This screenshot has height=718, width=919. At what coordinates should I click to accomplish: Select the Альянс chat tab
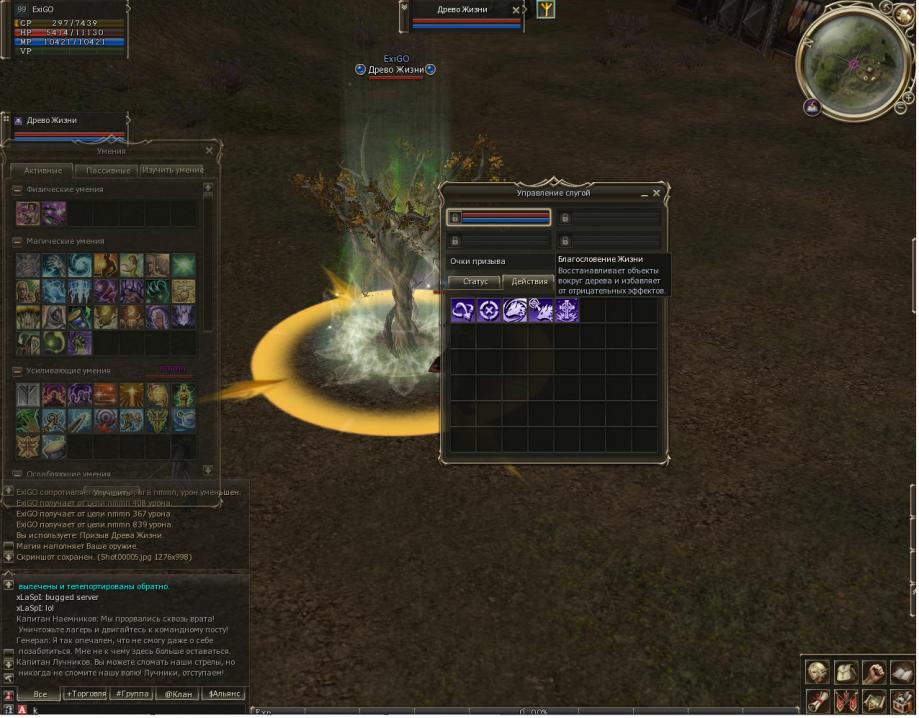click(224, 694)
